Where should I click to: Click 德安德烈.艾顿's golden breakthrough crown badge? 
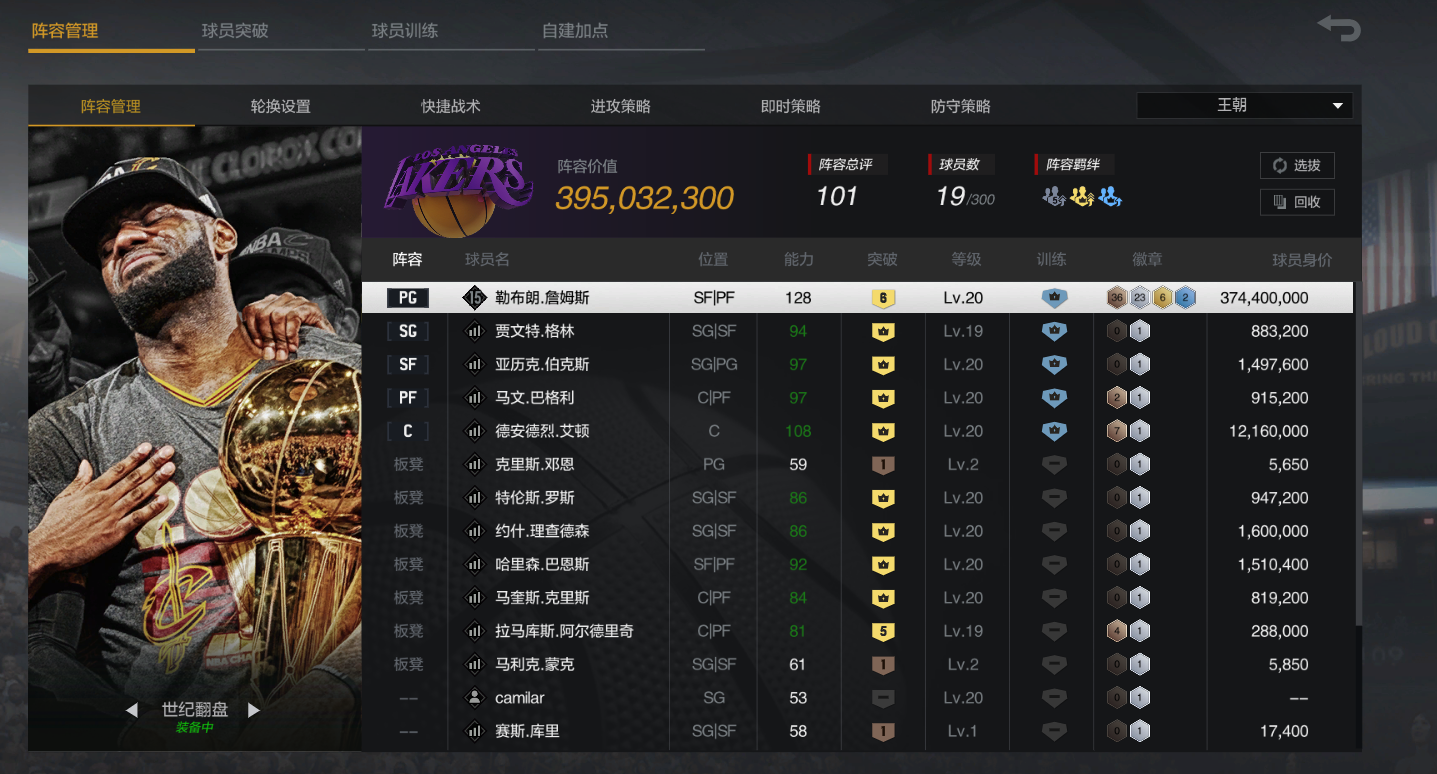882,431
